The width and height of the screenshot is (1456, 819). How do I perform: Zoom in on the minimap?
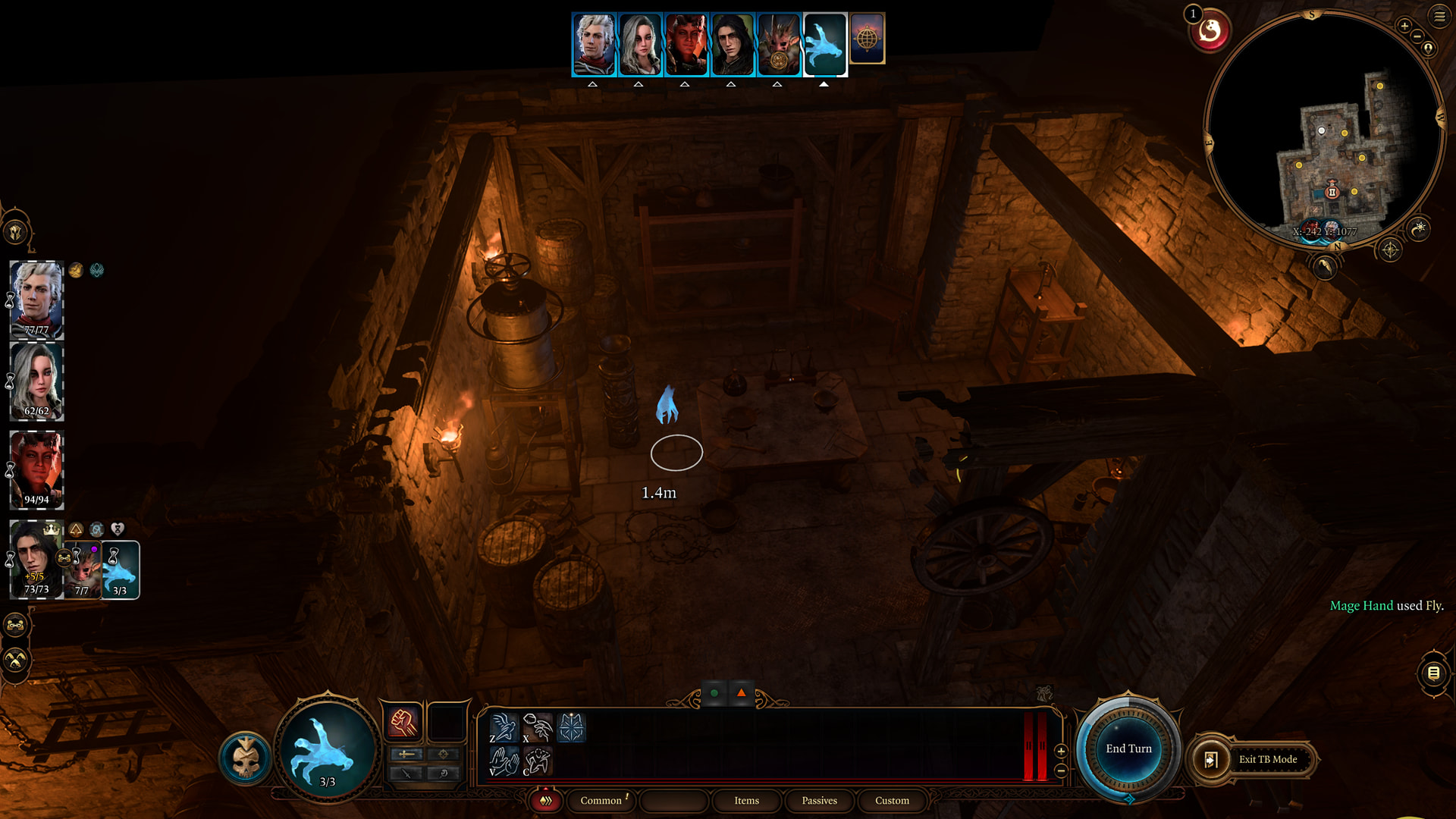pos(1404,26)
